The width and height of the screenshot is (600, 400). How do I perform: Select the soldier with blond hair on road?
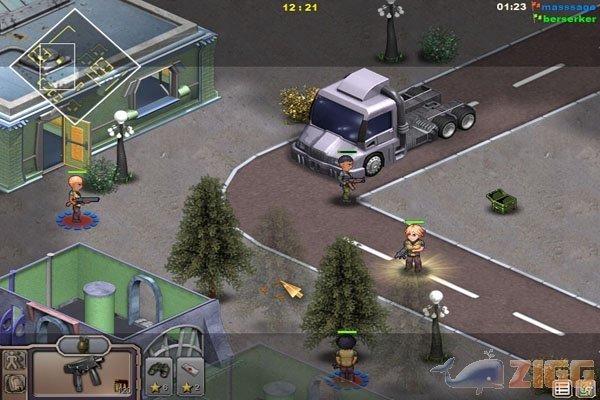pos(412,246)
